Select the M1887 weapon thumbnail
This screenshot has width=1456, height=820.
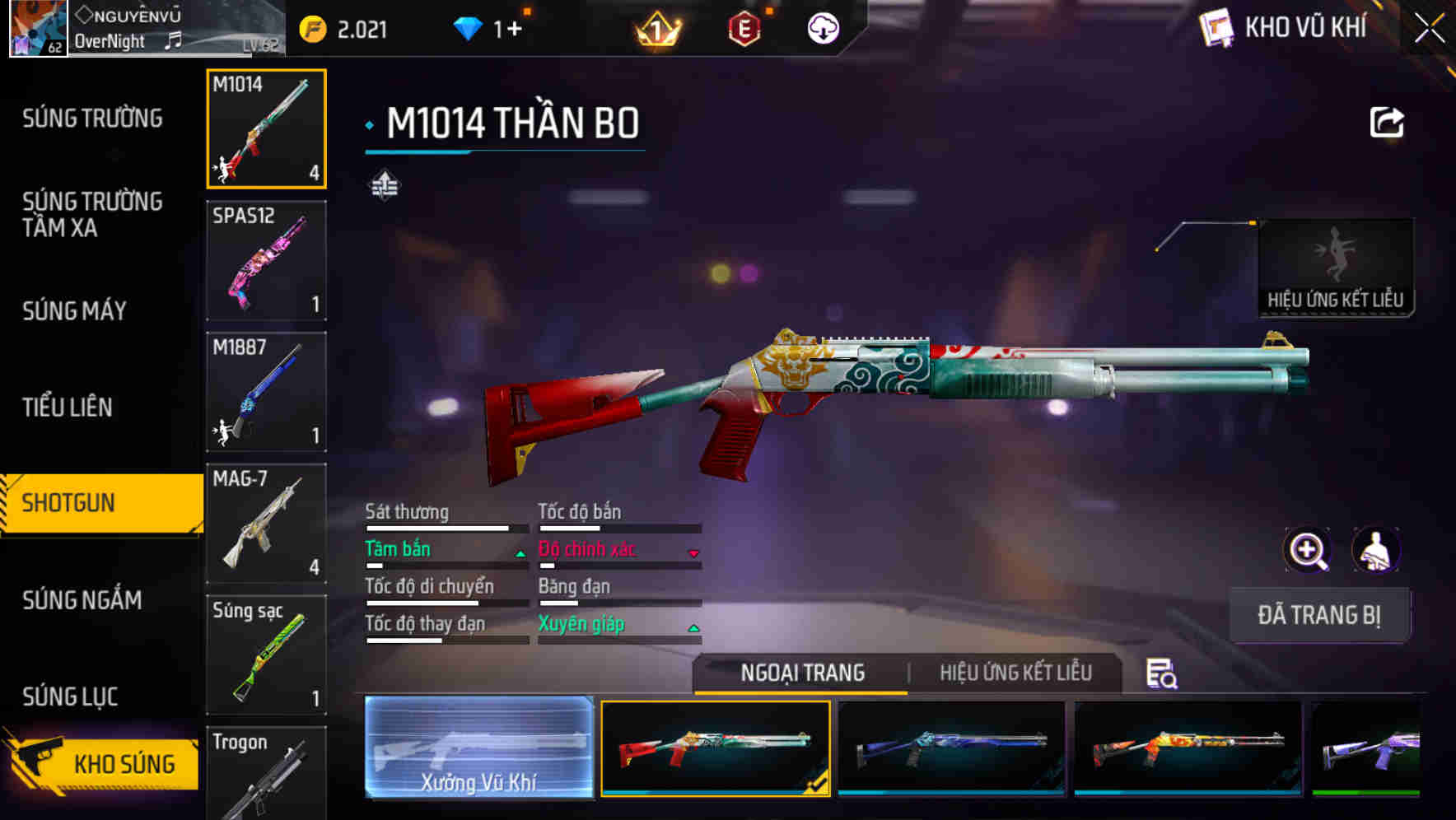(265, 392)
